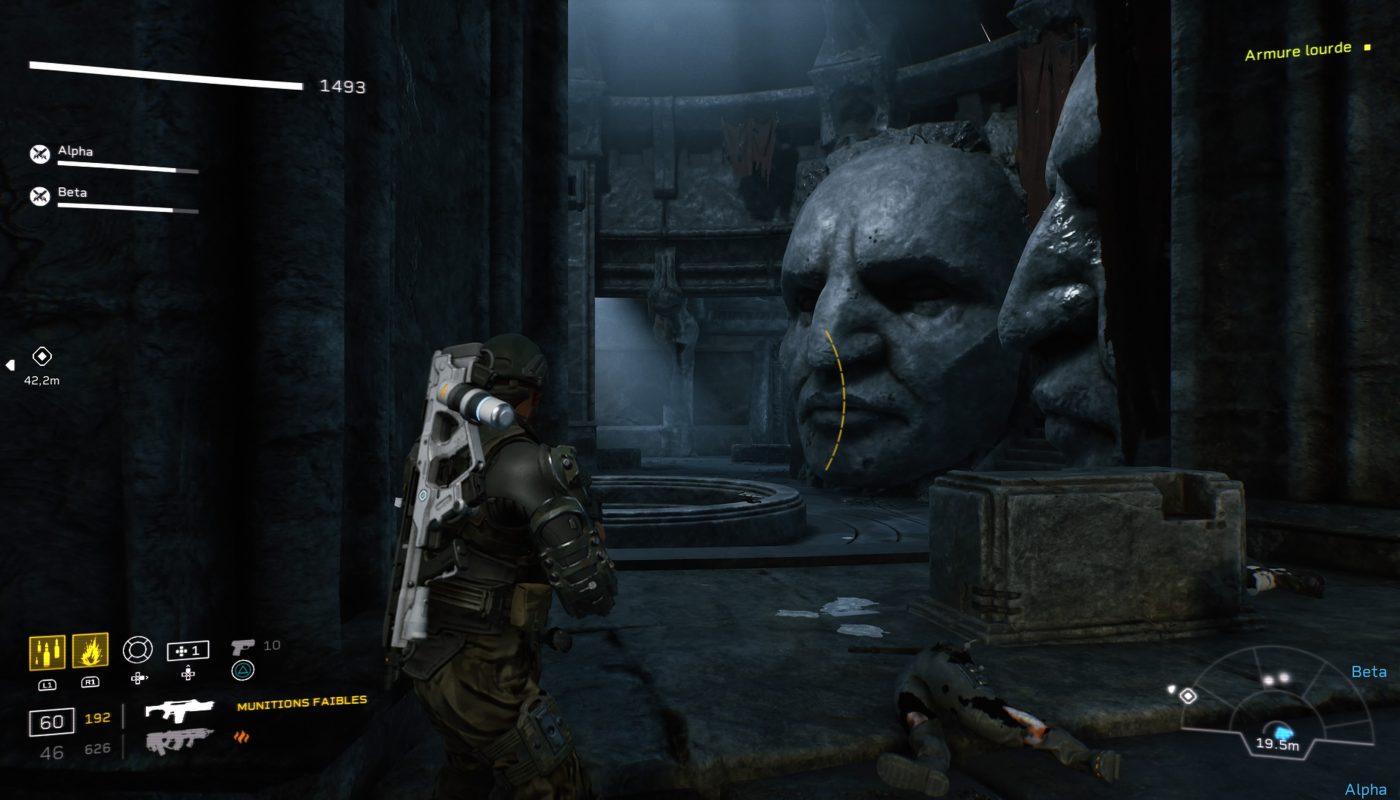Select the secondary weapon silhouette
This screenshot has height=800, width=1400.
coord(178,741)
